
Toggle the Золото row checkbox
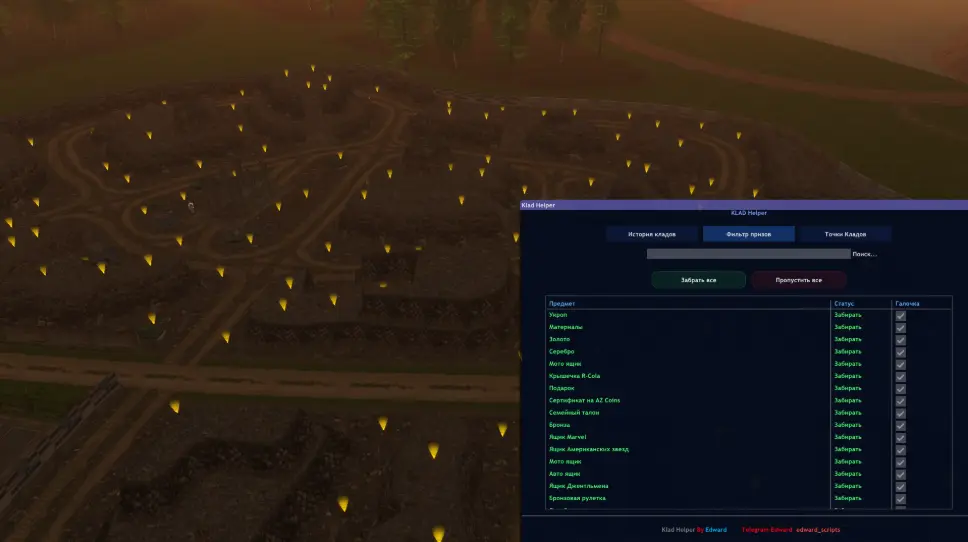tap(901, 340)
